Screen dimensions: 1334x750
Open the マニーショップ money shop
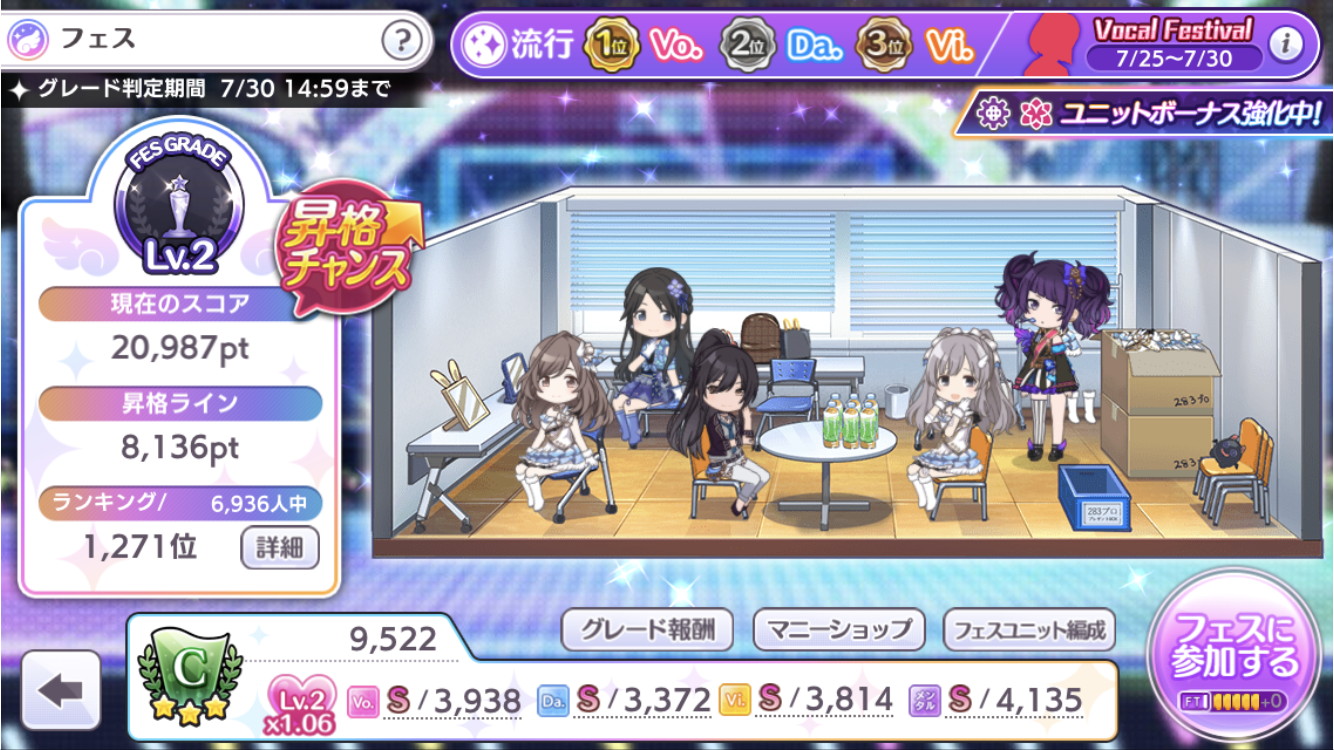tap(839, 630)
